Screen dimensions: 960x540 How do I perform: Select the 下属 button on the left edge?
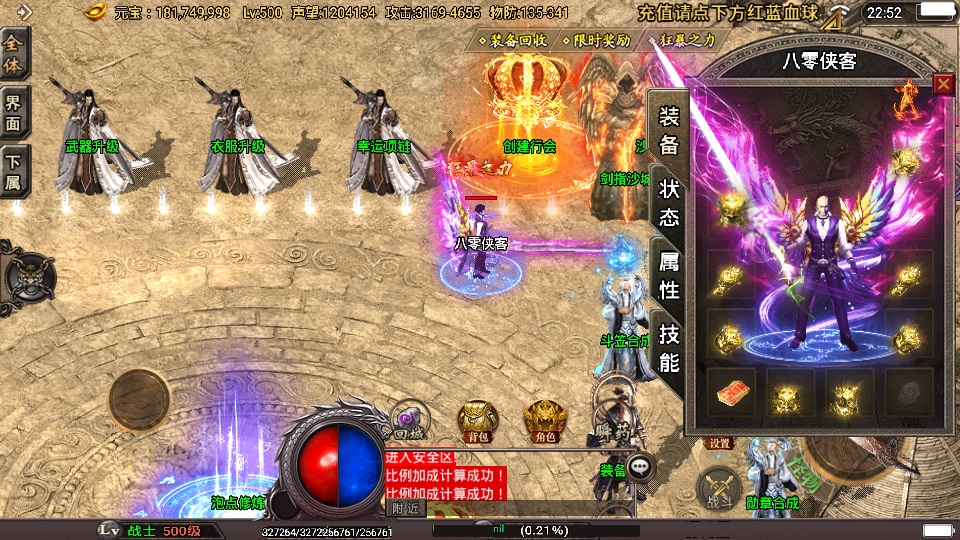point(15,172)
